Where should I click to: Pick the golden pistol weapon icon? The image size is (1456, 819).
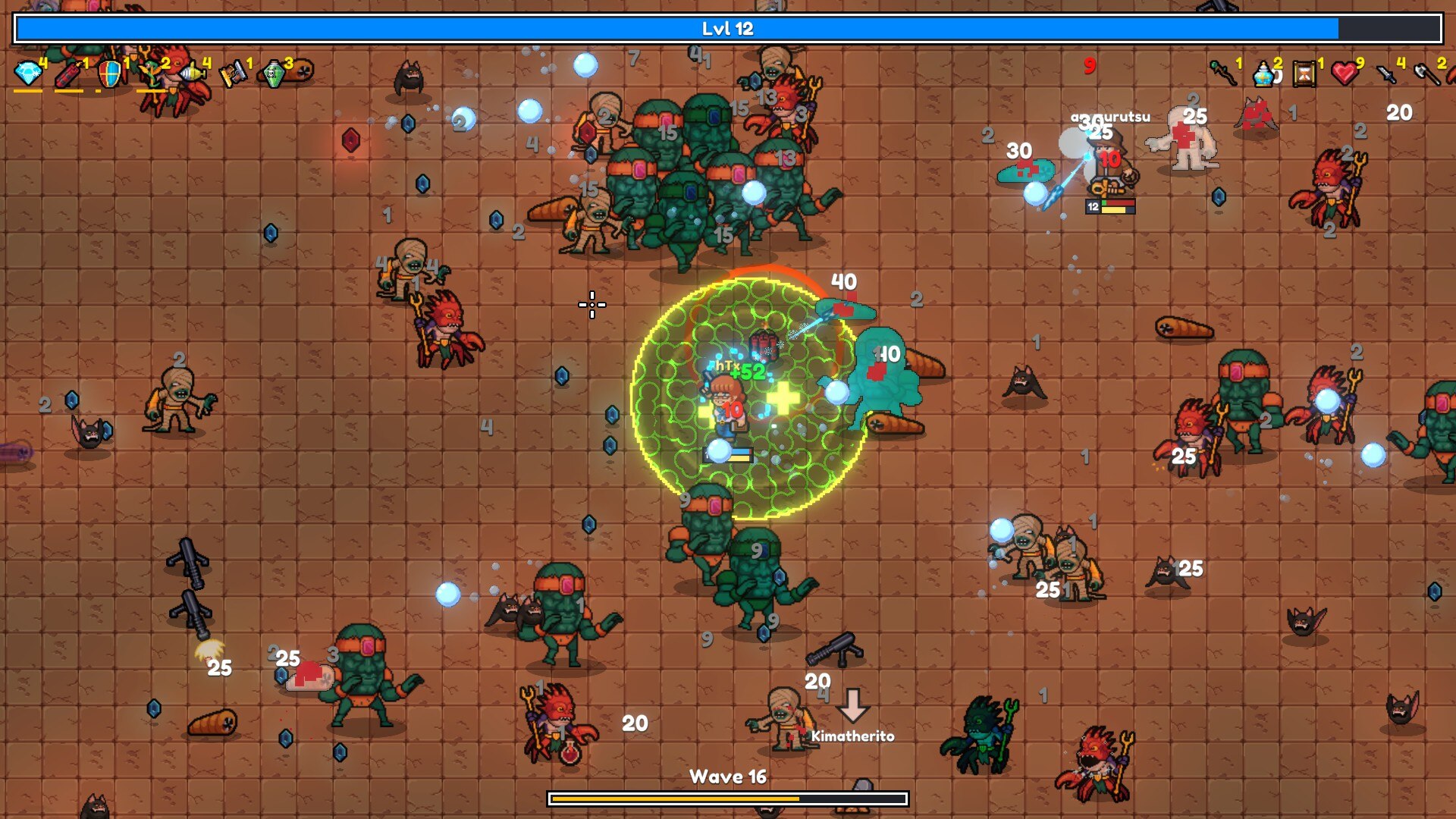click(234, 74)
